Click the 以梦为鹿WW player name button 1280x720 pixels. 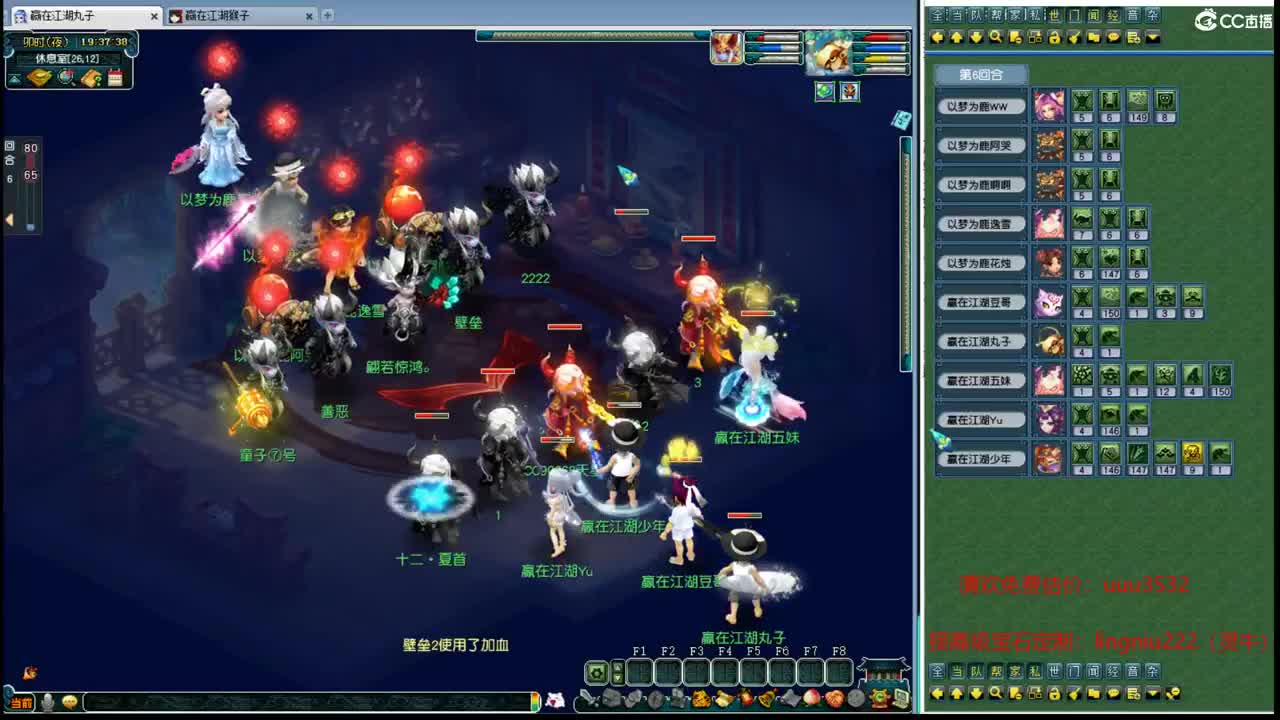pyautogui.click(x=980, y=106)
